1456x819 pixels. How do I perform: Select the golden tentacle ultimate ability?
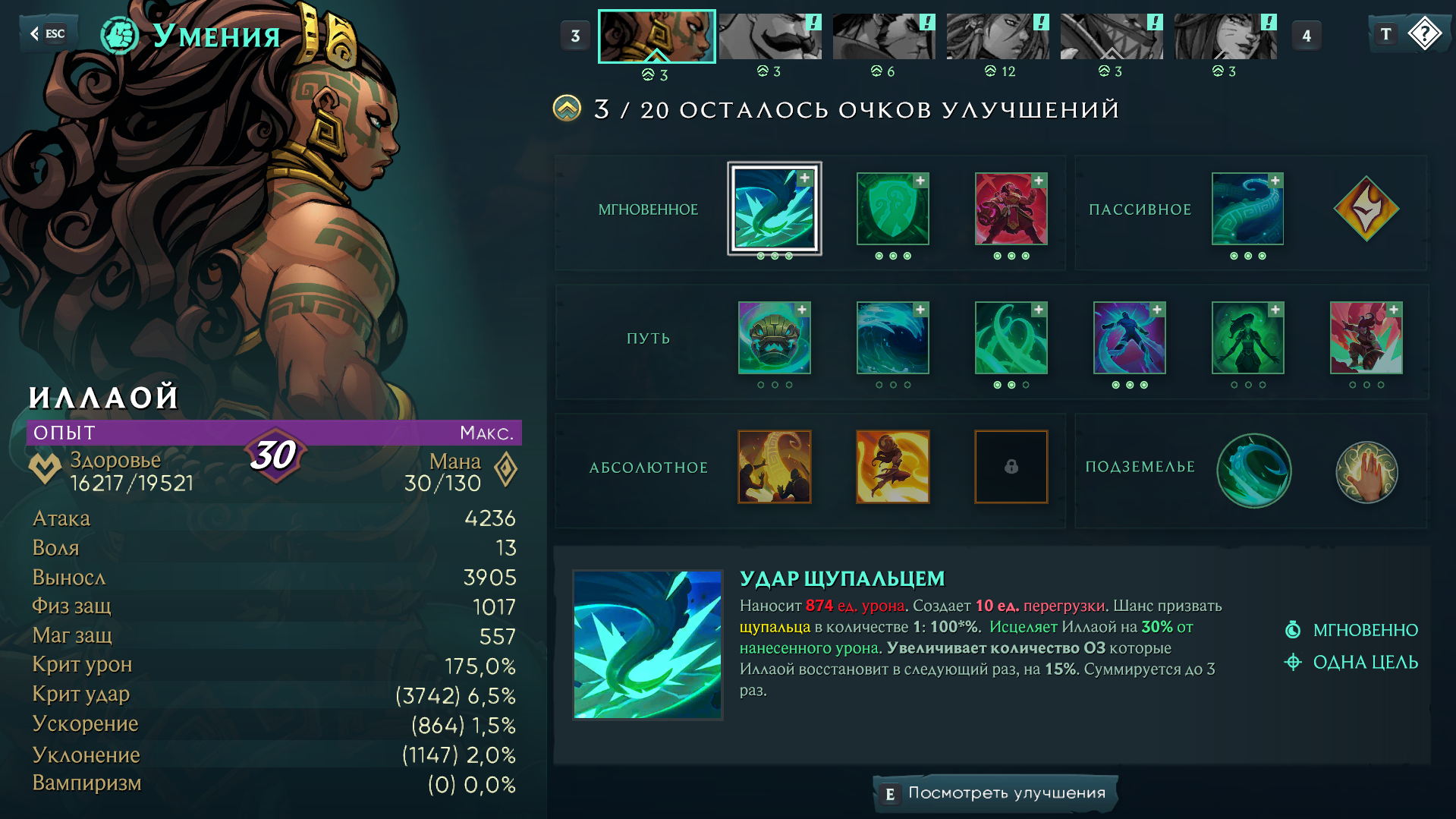[774, 467]
